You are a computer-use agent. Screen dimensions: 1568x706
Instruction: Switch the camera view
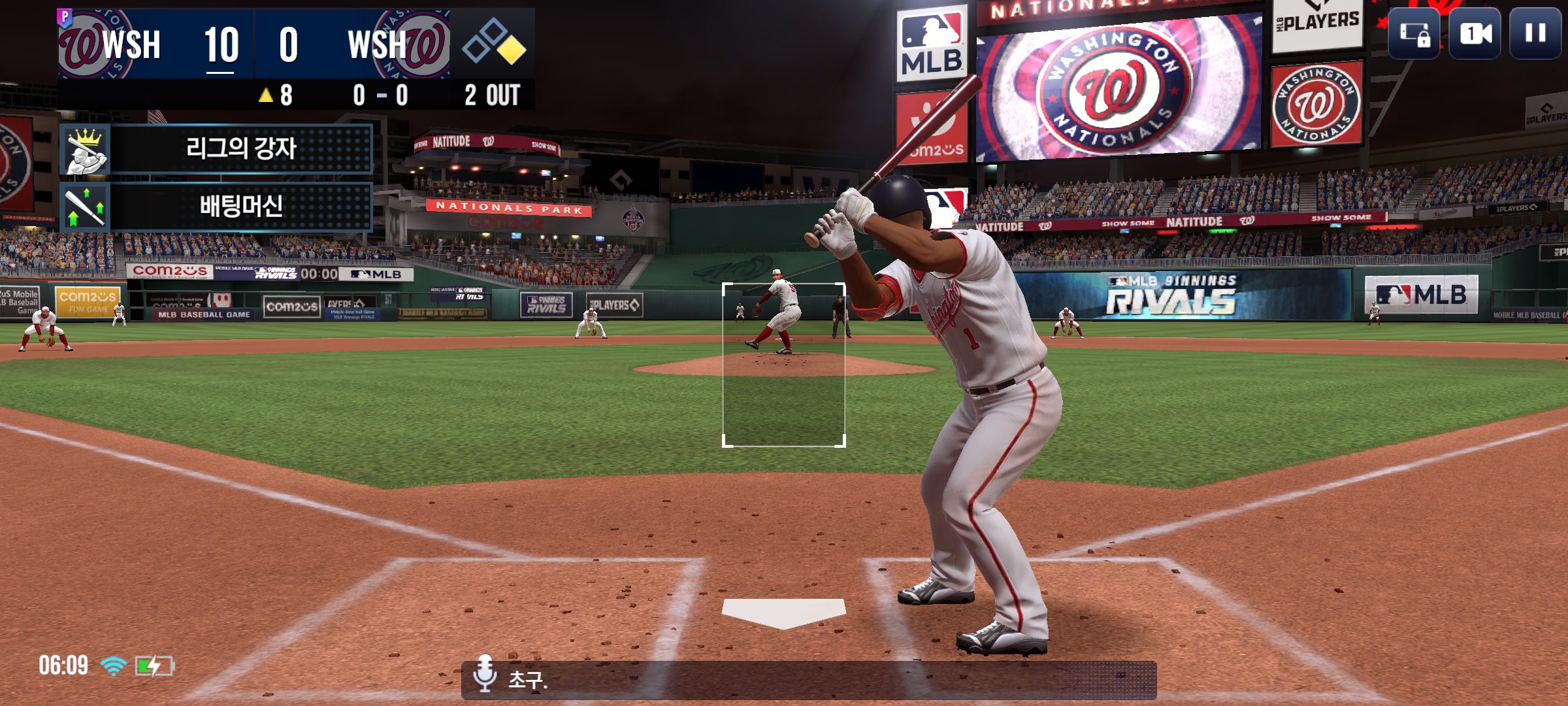coord(1475,33)
